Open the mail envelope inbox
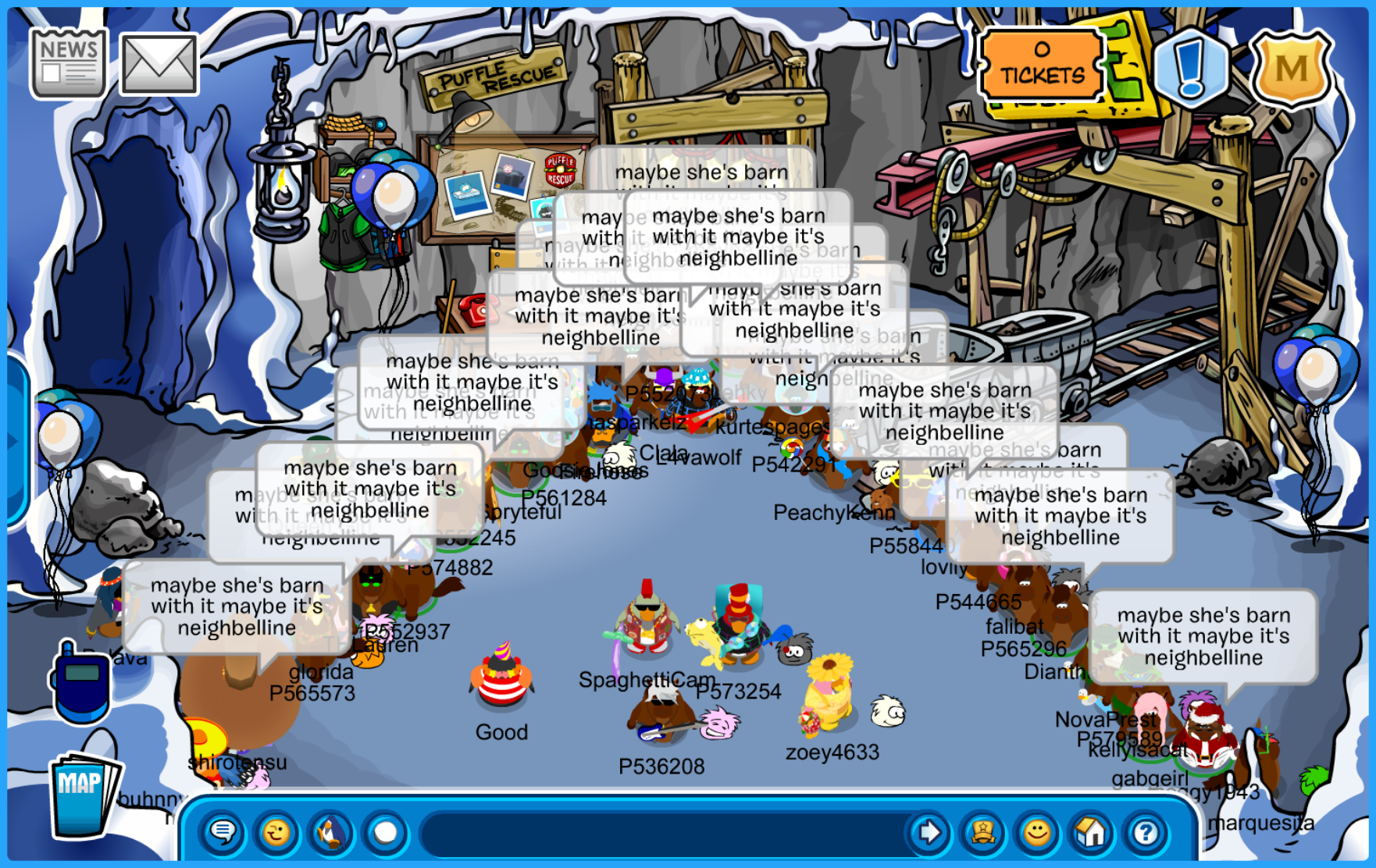 (x=159, y=66)
